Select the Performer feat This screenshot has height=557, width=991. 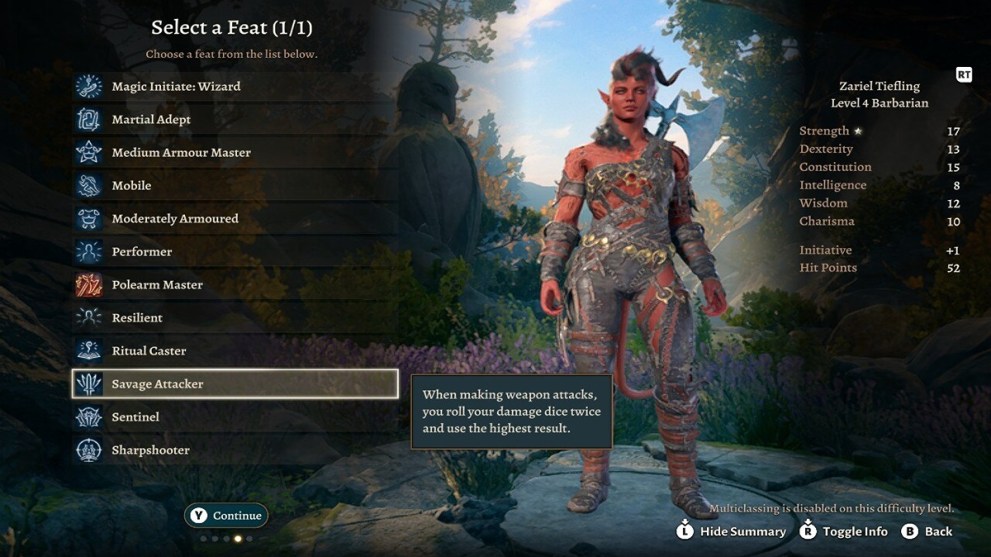point(142,252)
